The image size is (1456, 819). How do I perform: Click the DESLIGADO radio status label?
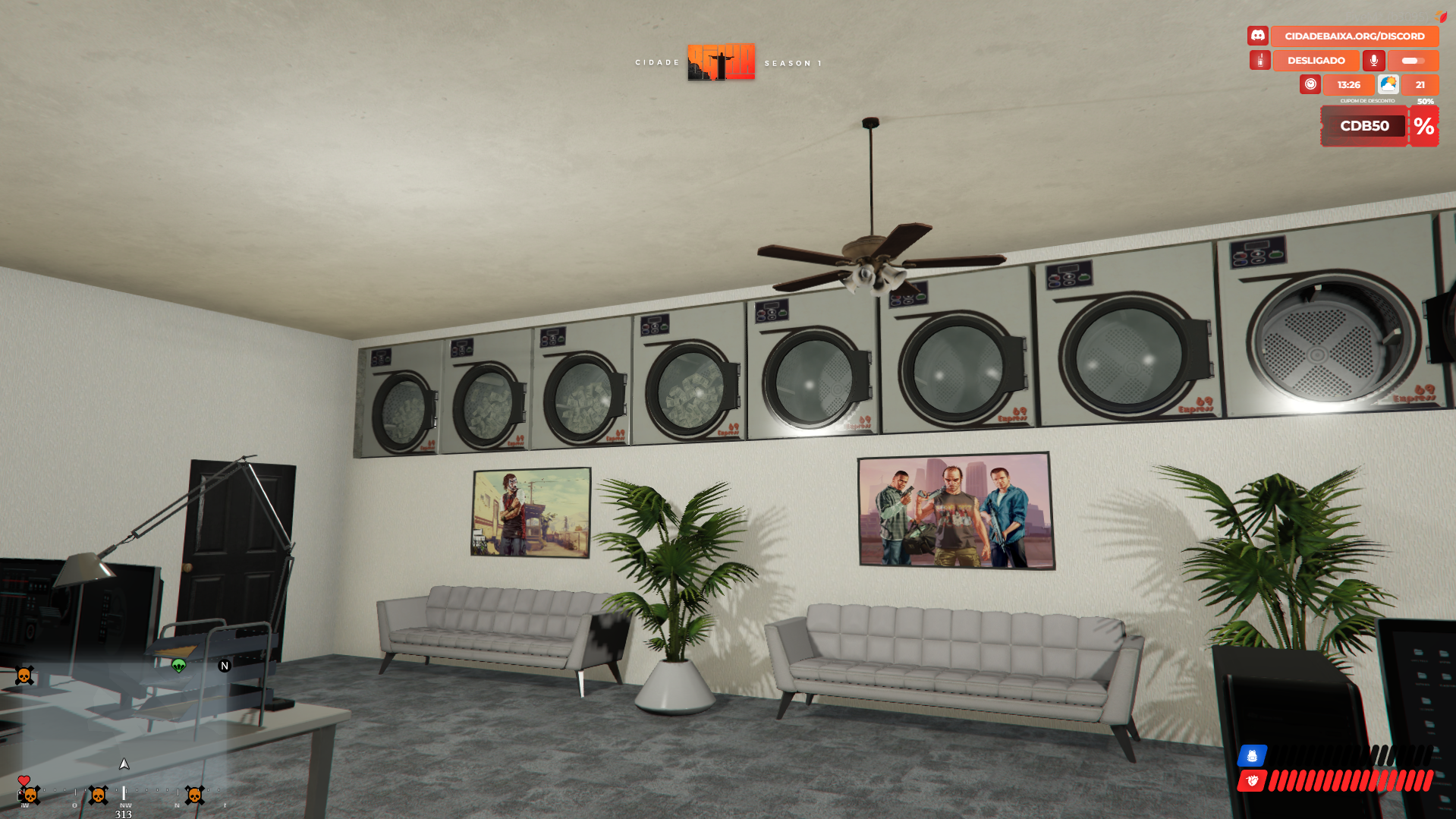(1316, 60)
